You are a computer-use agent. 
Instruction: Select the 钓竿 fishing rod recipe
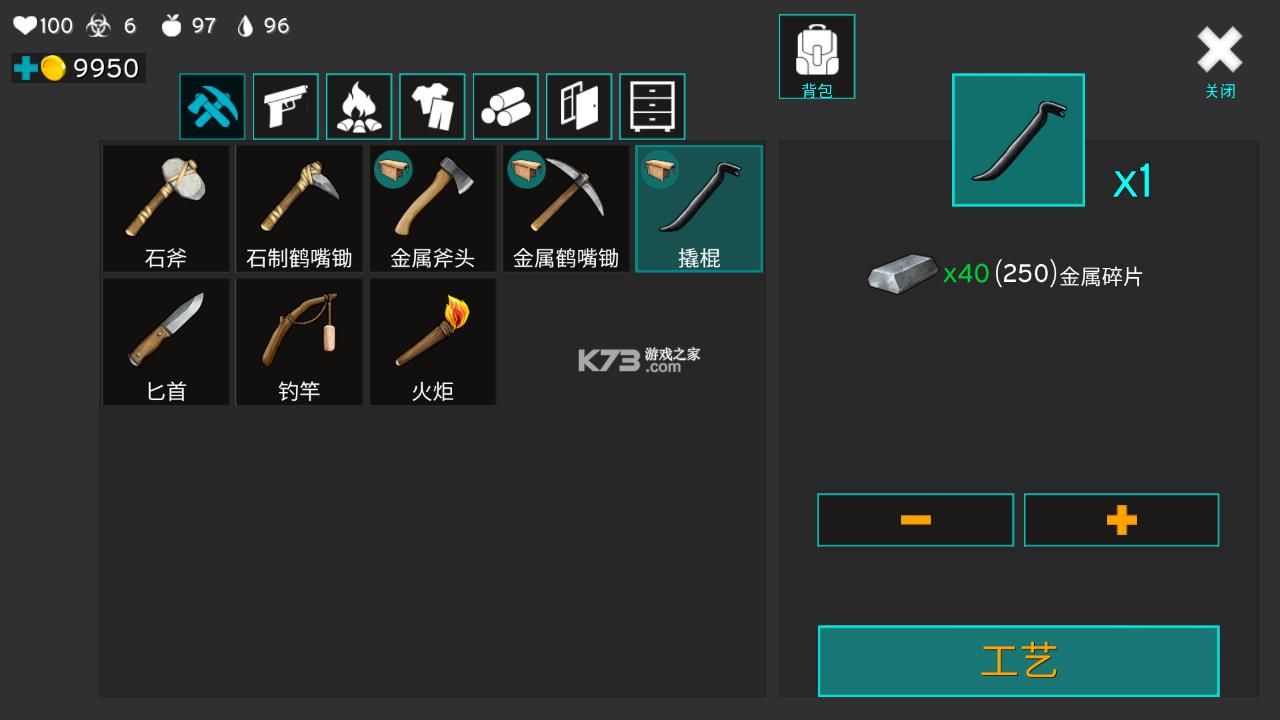(x=299, y=340)
